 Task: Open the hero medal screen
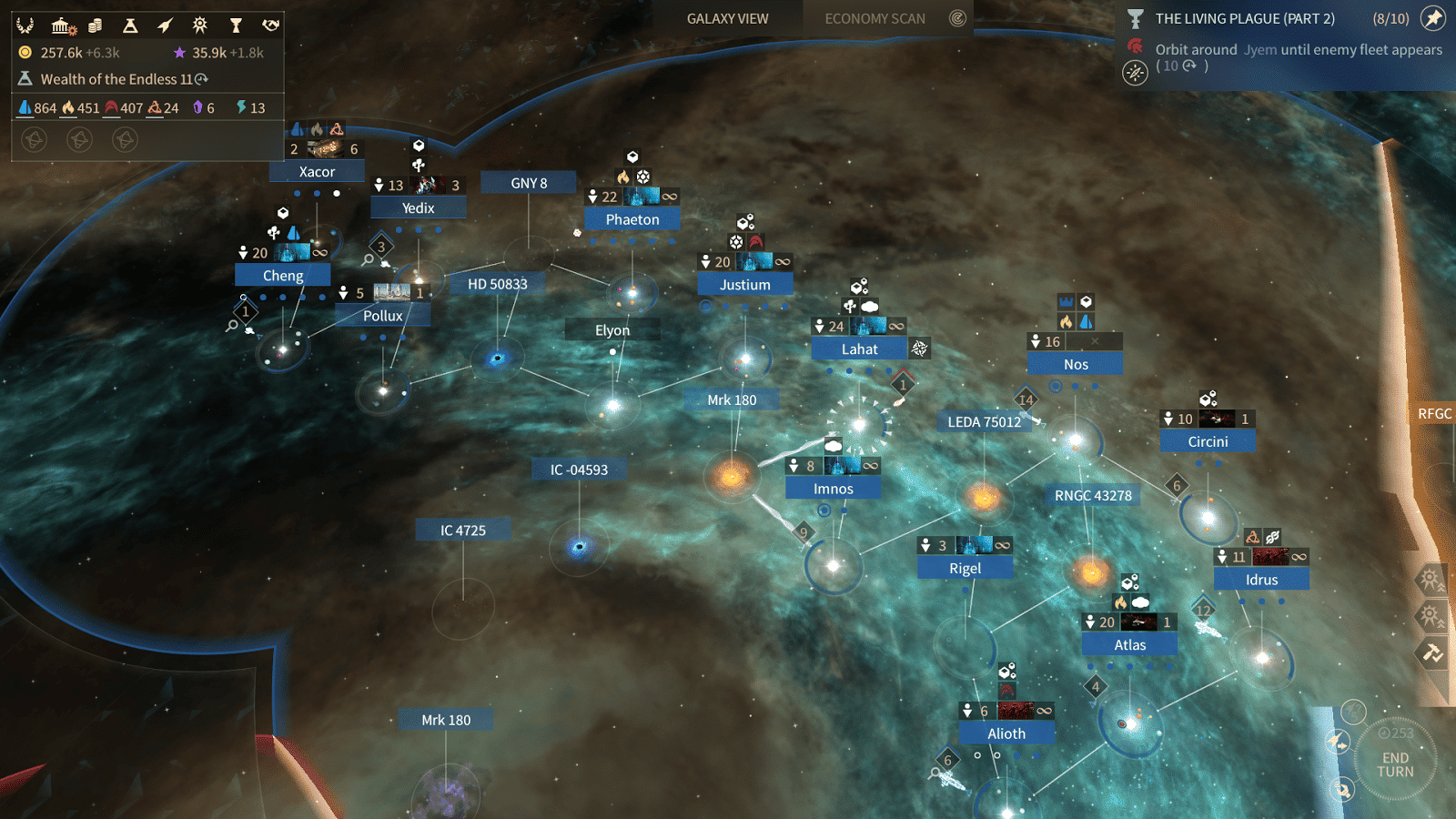point(200,25)
